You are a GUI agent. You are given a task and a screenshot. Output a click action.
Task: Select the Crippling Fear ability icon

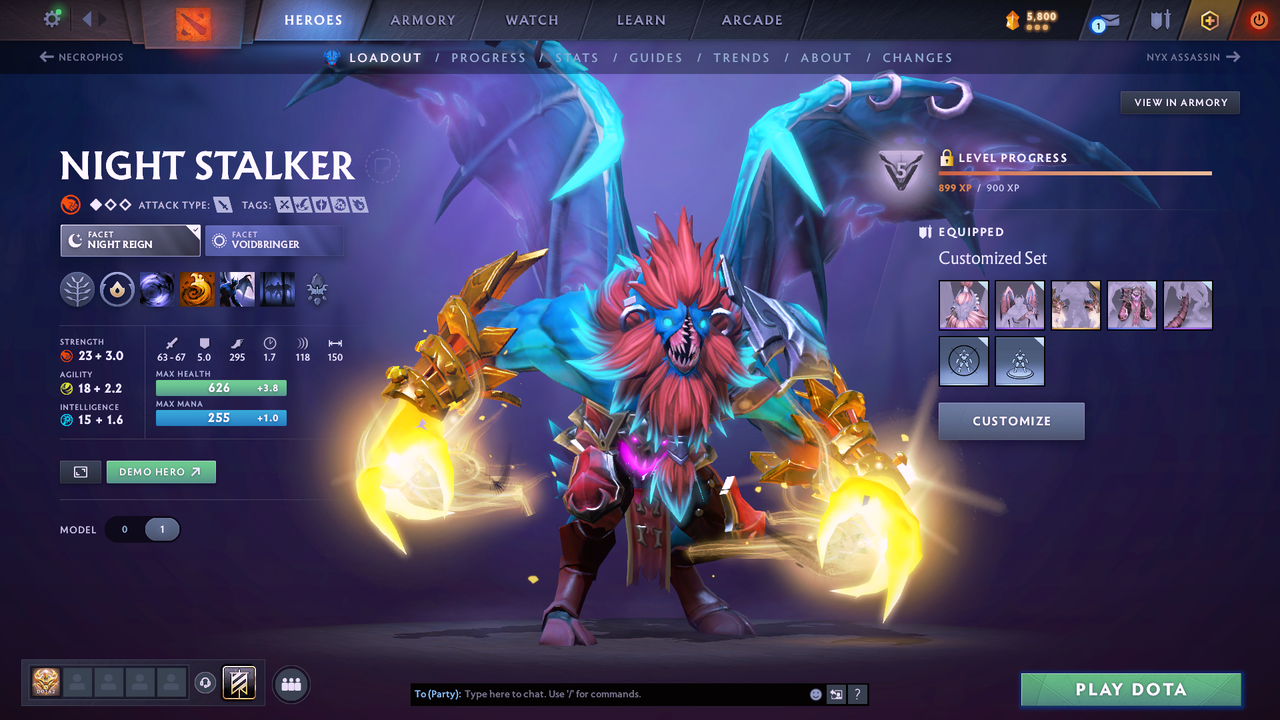pos(197,290)
